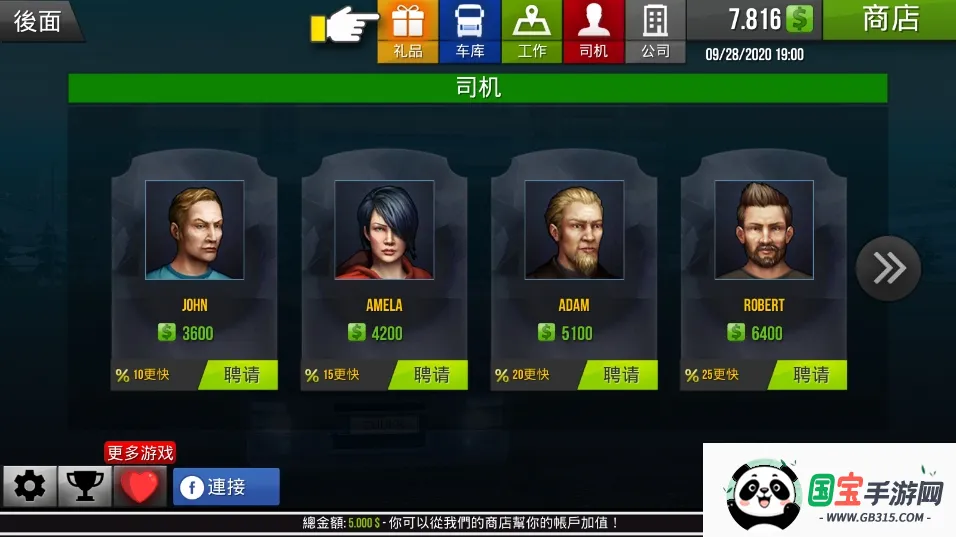The width and height of the screenshot is (956, 537).
Task: Hire driver Amela
Action: tap(432, 375)
